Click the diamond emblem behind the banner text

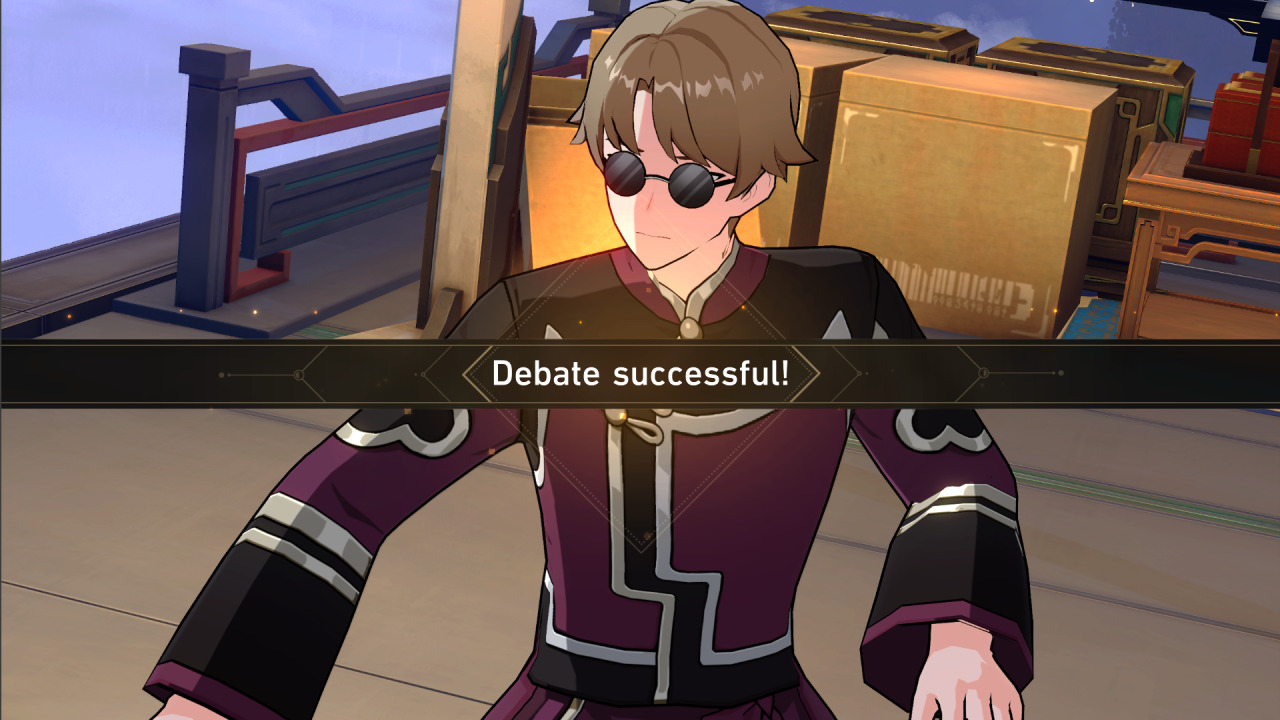(640, 374)
